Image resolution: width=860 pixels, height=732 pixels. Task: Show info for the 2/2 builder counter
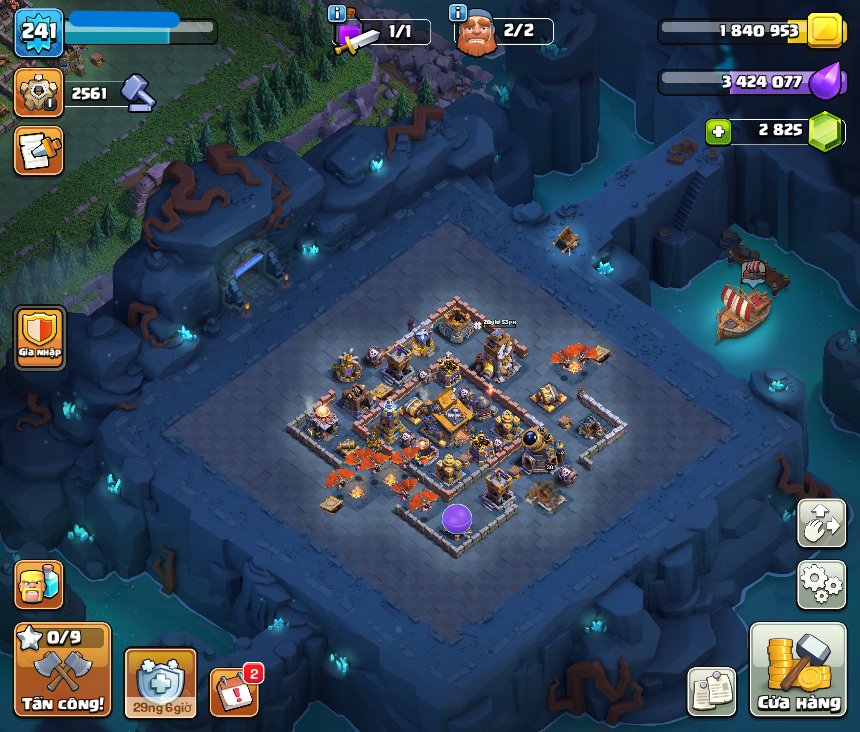458,13
